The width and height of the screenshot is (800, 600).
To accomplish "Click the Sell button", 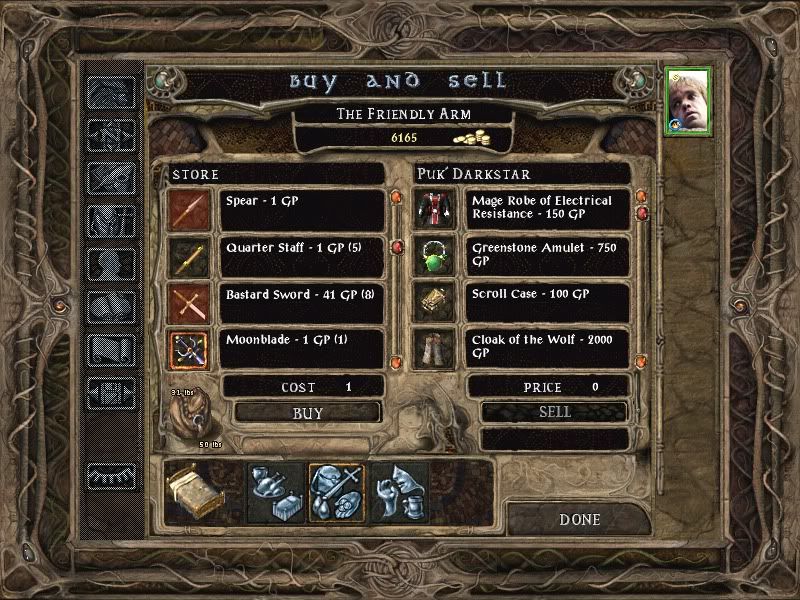I will point(554,412).
